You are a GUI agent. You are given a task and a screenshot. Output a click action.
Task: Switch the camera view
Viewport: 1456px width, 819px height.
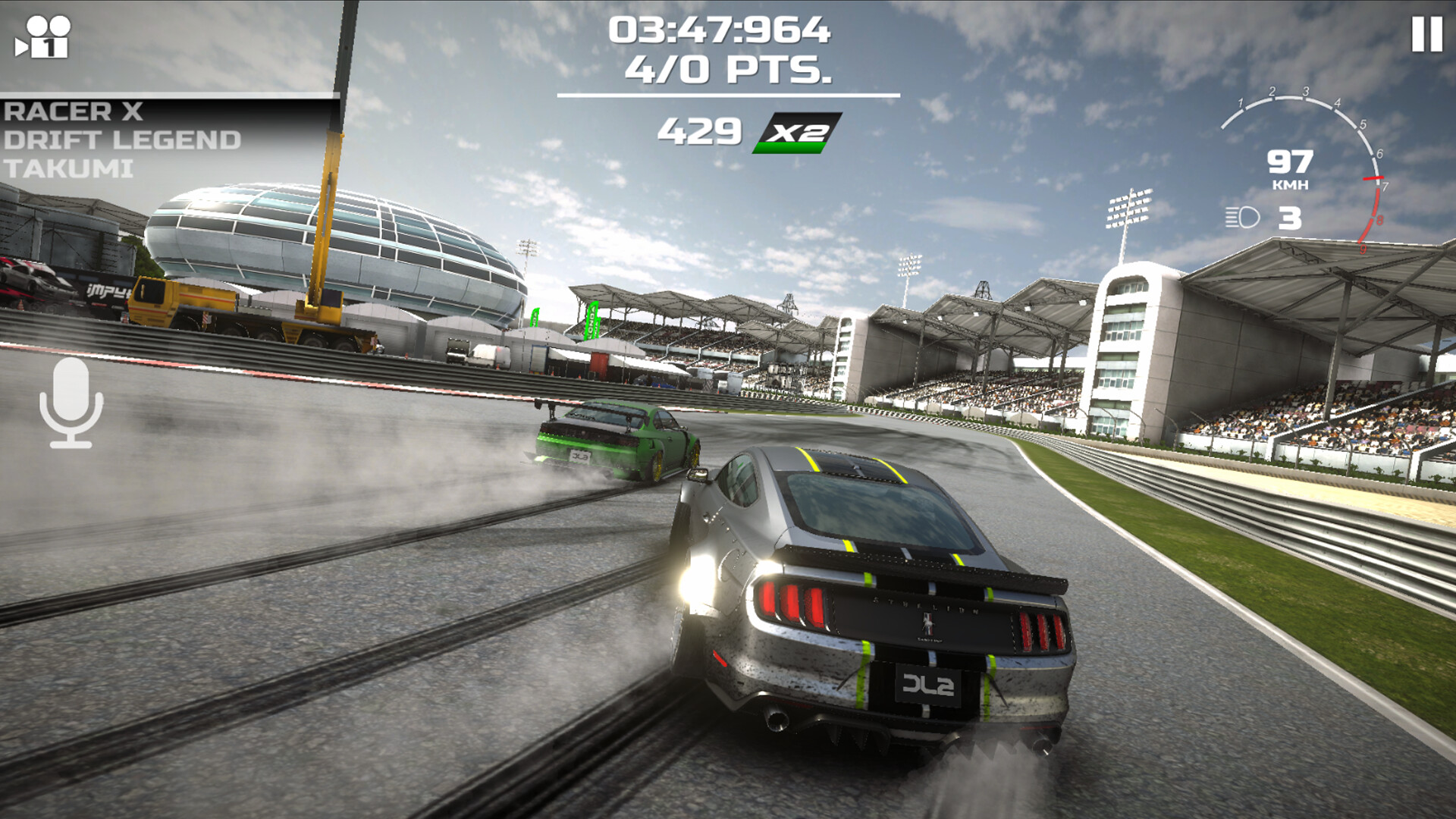click(43, 38)
